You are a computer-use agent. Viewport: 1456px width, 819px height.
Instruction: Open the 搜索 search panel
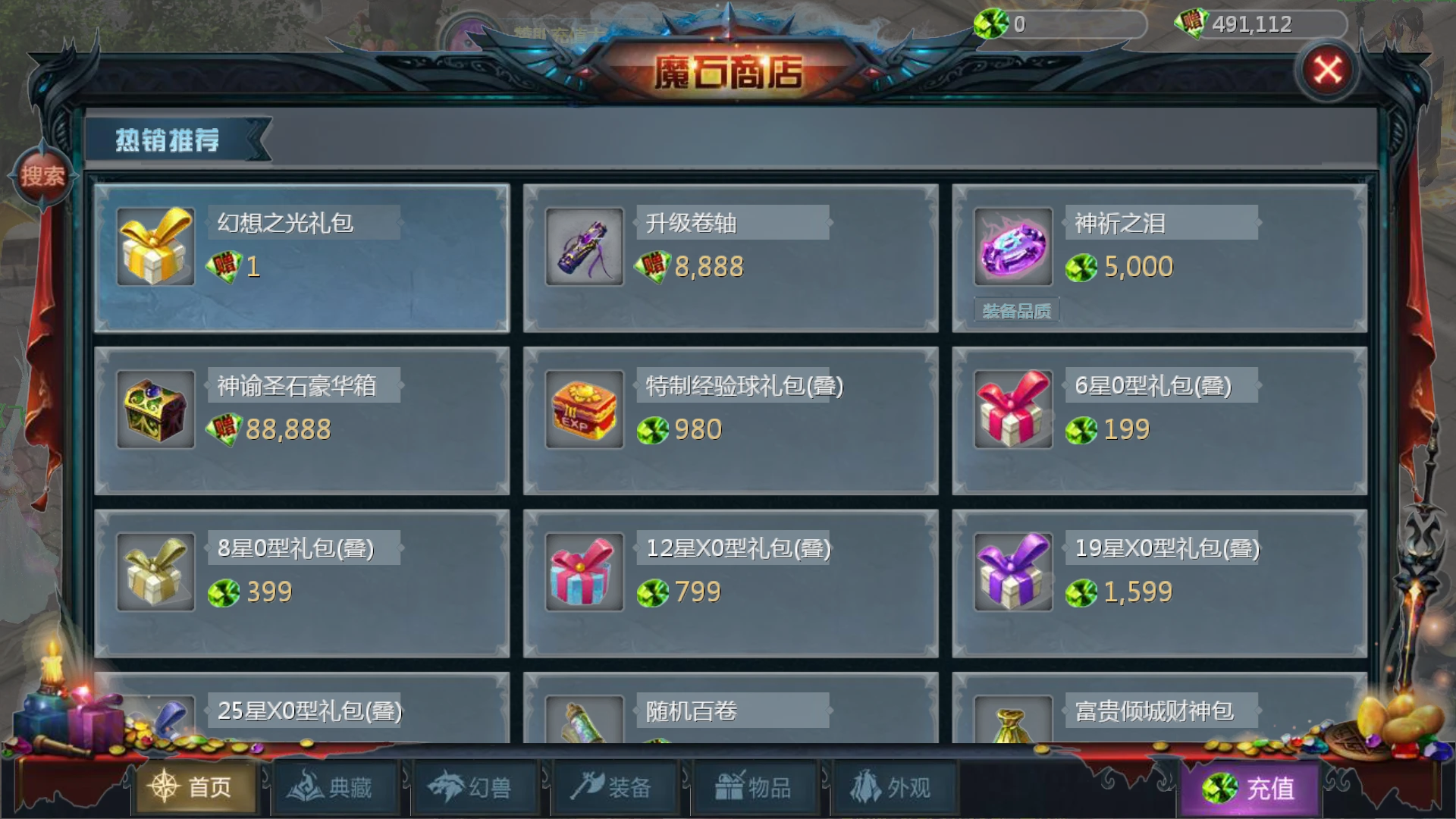(x=43, y=174)
